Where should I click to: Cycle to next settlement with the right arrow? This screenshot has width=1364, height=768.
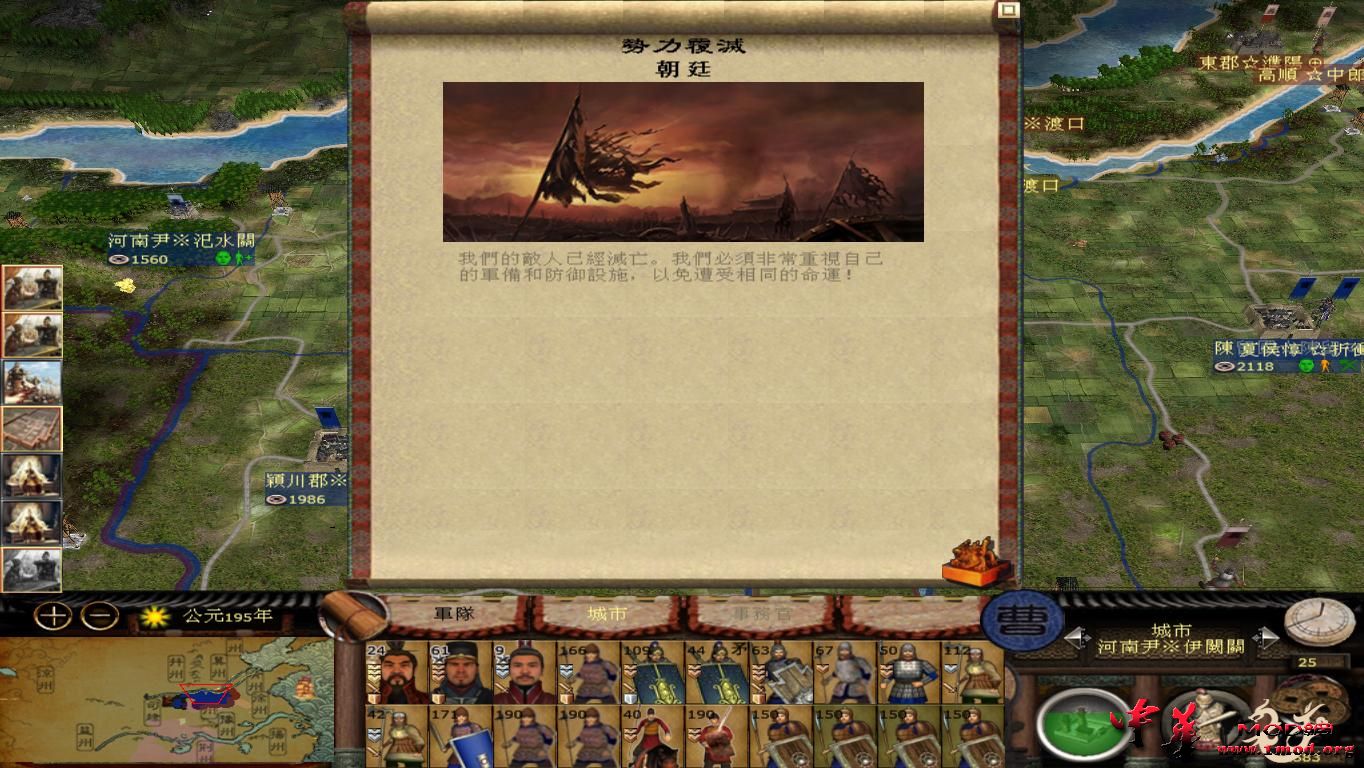1266,638
